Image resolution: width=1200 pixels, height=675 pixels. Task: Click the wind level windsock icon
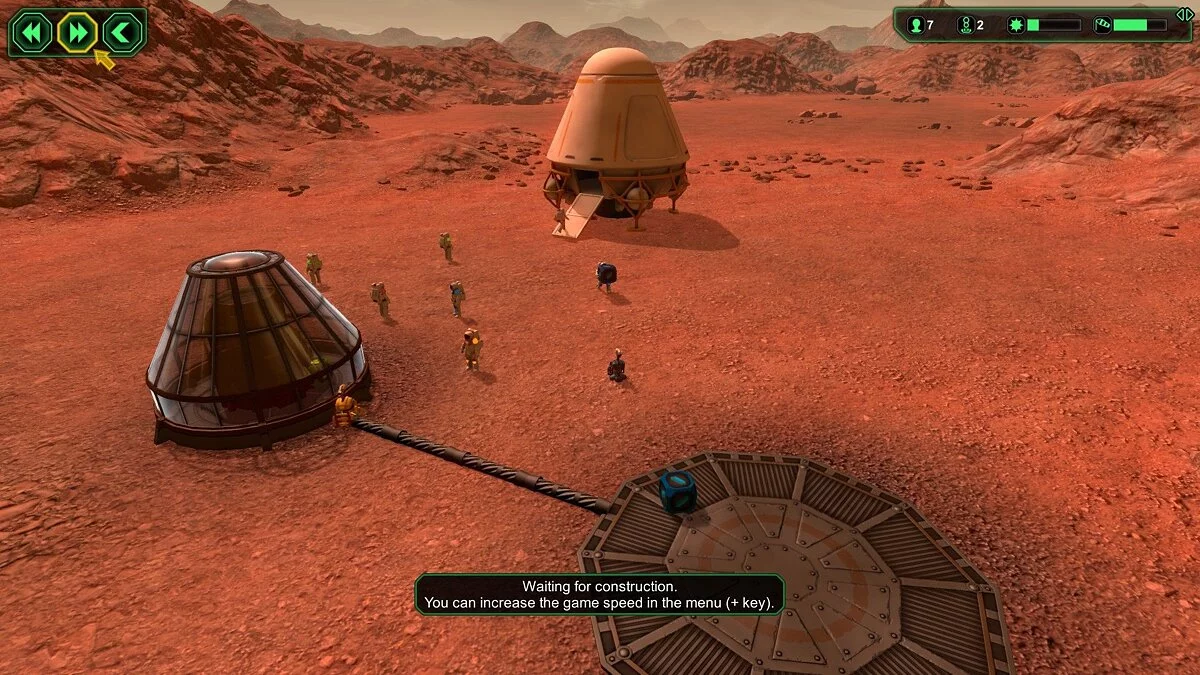coord(1101,25)
